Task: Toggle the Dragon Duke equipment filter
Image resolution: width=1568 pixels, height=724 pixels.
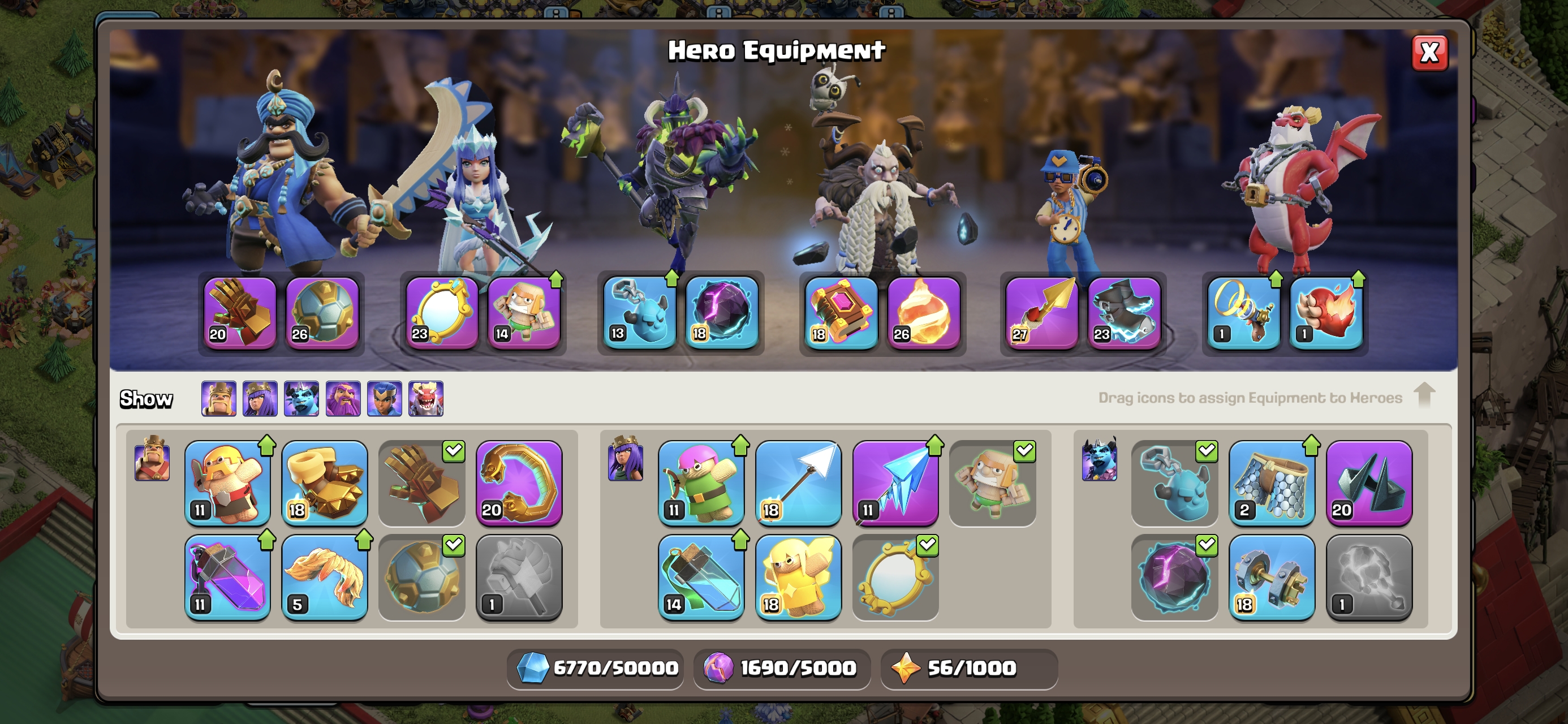Action: pos(425,399)
